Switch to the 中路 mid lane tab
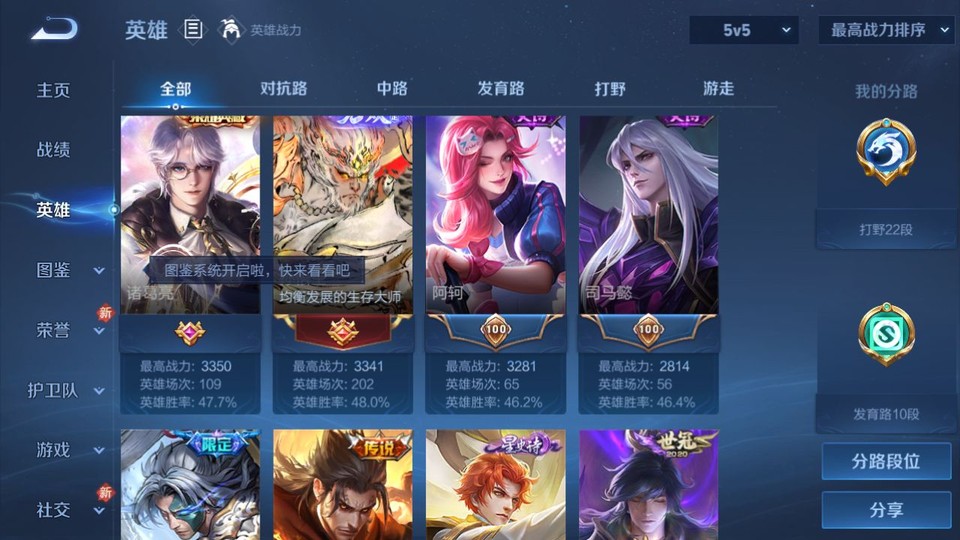Image resolution: width=960 pixels, height=540 pixels. [x=392, y=88]
